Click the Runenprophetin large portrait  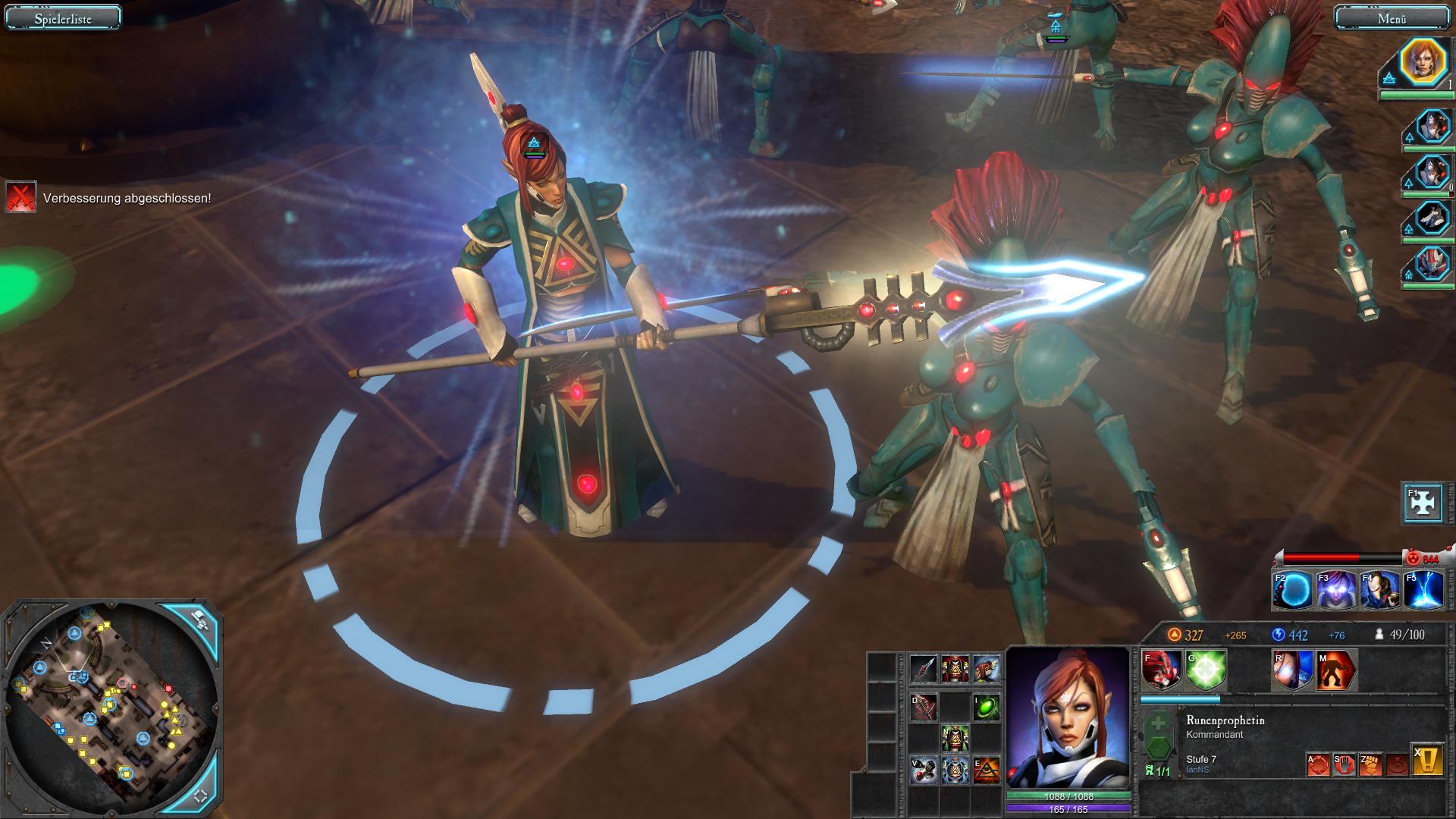(1068, 717)
